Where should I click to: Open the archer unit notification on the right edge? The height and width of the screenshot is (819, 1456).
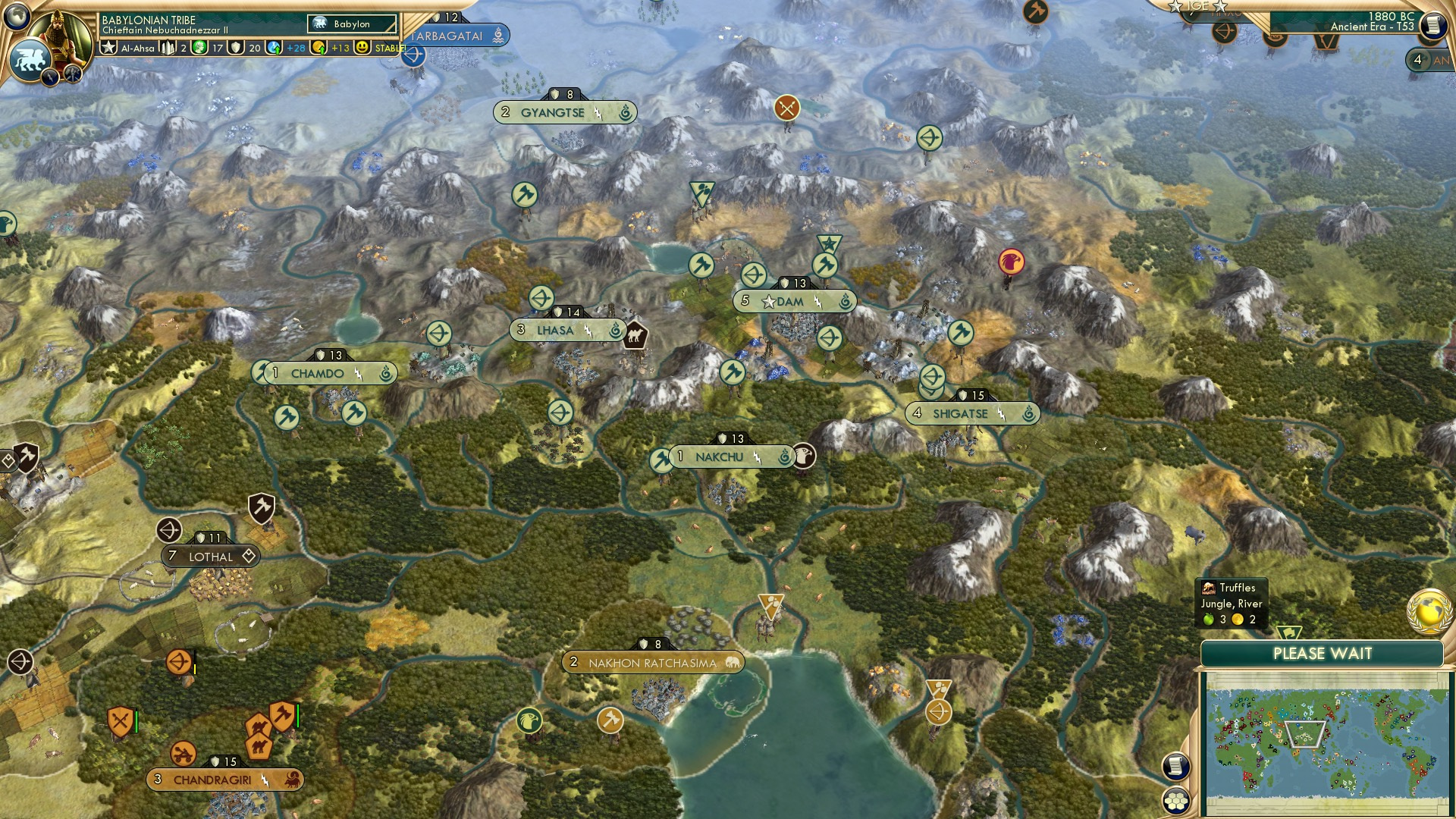[x=1224, y=32]
